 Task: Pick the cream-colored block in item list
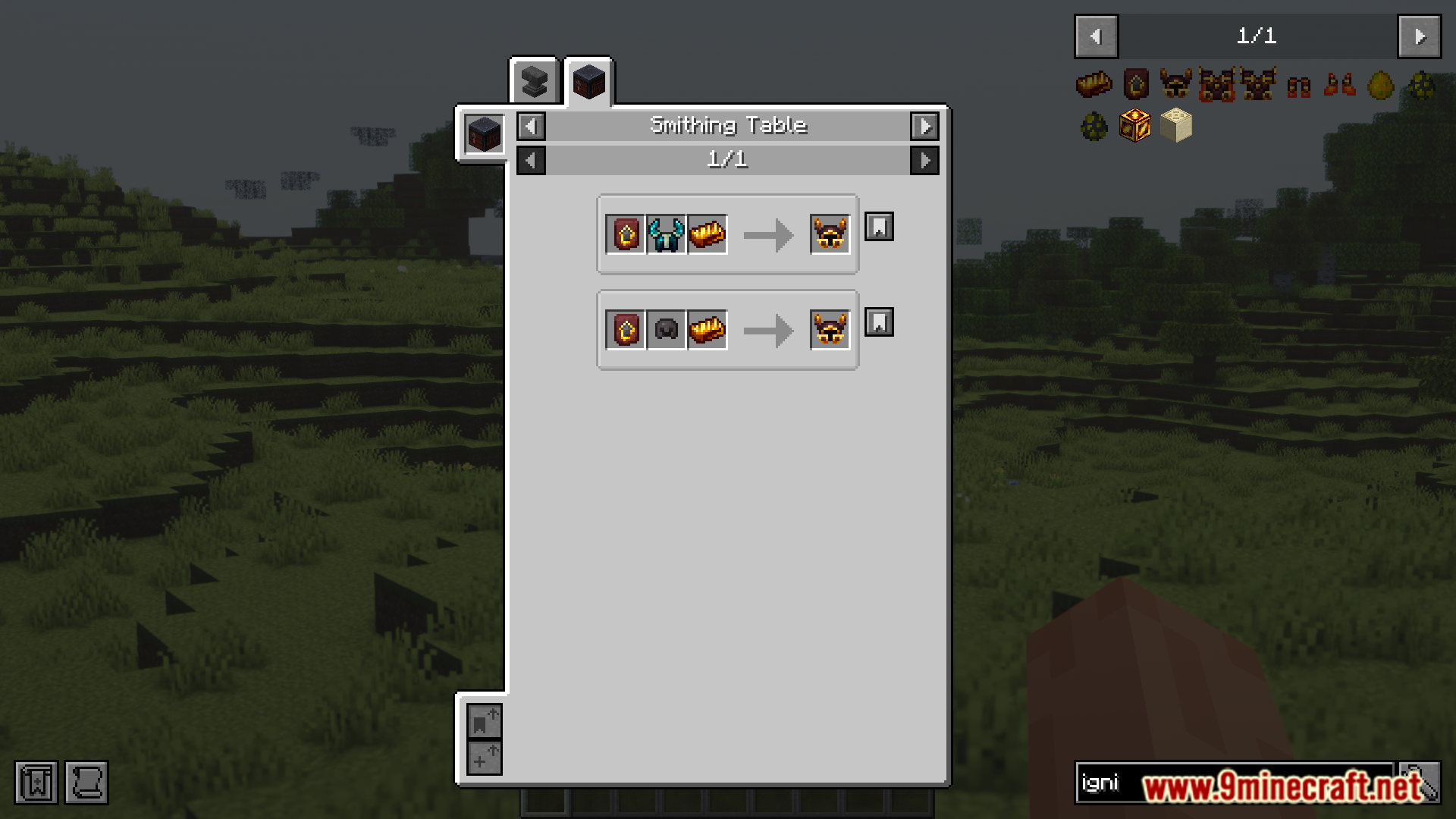tap(1176, 126)
